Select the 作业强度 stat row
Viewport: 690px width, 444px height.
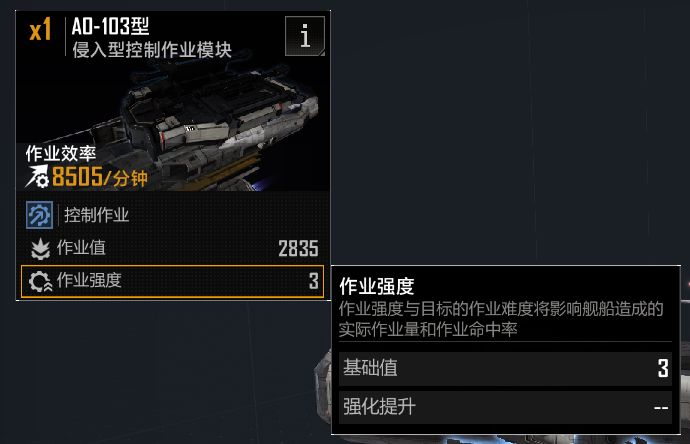172,281
